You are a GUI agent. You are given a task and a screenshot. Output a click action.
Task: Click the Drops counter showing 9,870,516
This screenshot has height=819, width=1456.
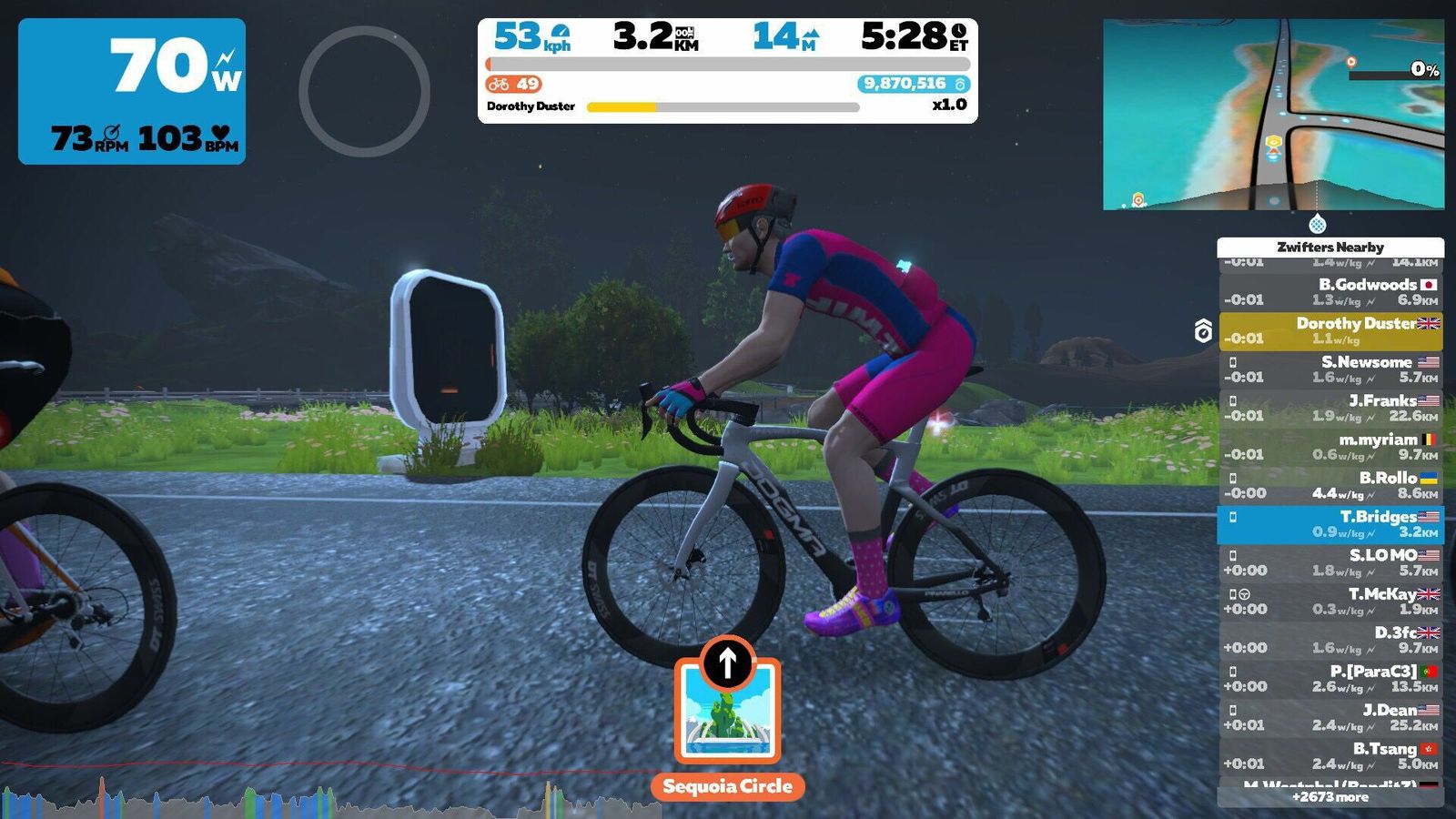pos(913,84)
